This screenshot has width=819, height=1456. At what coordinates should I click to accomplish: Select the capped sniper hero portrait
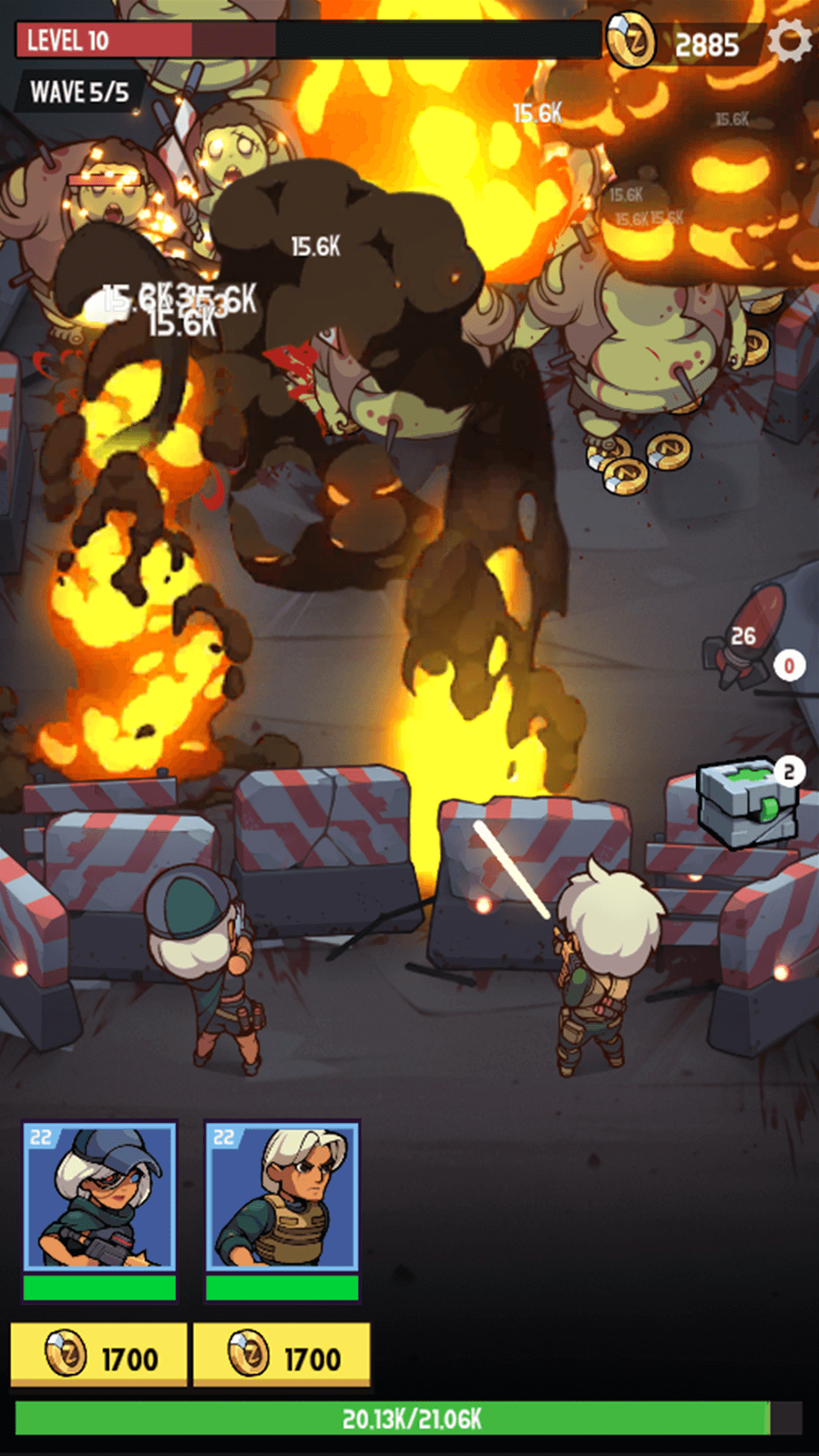click(99, 1196)
